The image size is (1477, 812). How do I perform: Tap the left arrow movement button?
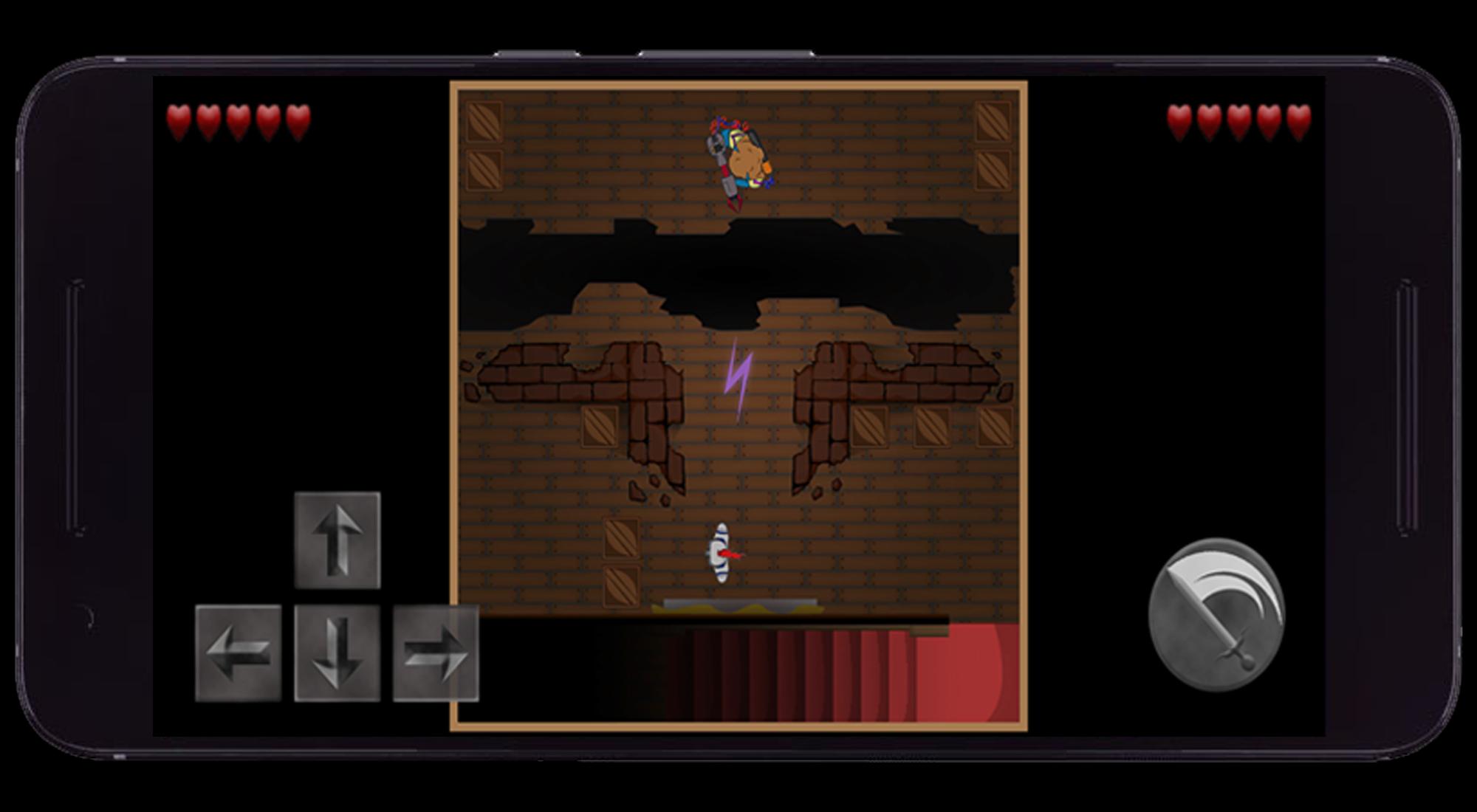pos(238,653)
